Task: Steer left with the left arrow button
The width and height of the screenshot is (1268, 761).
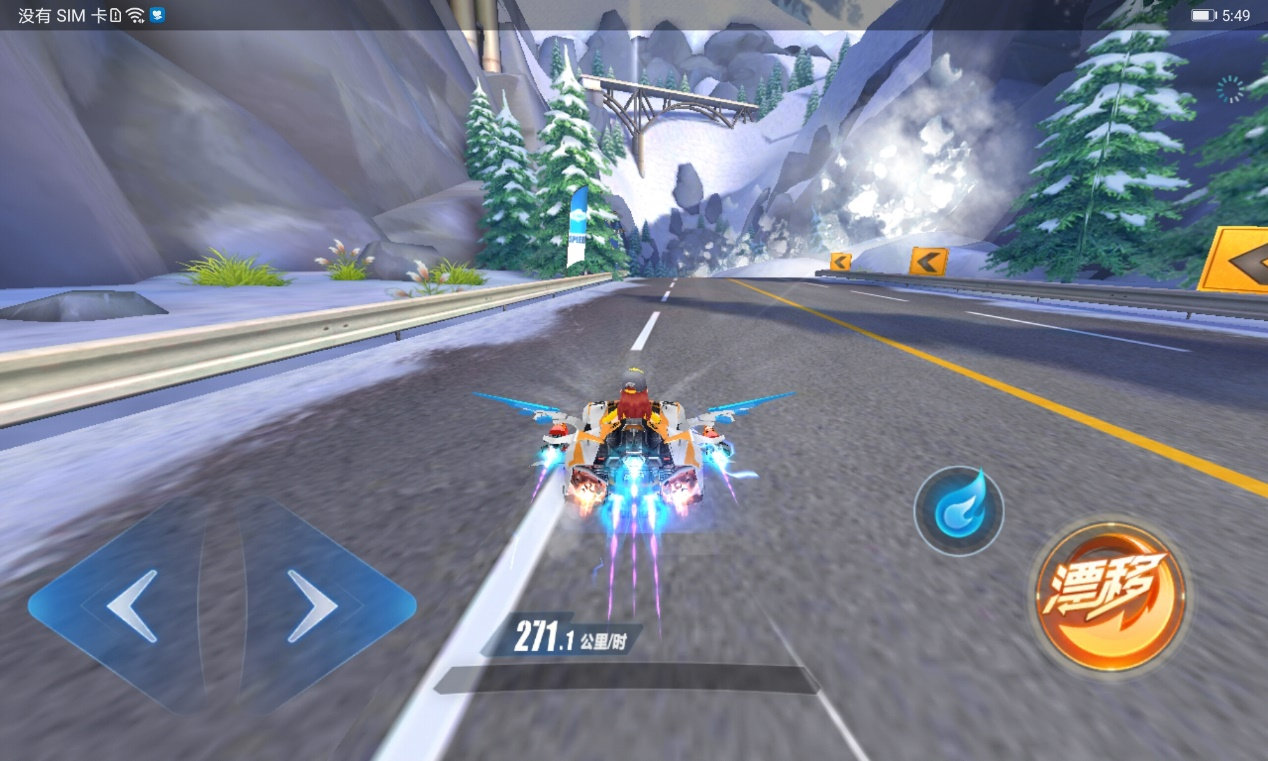Action: click(x=130, y=606)
